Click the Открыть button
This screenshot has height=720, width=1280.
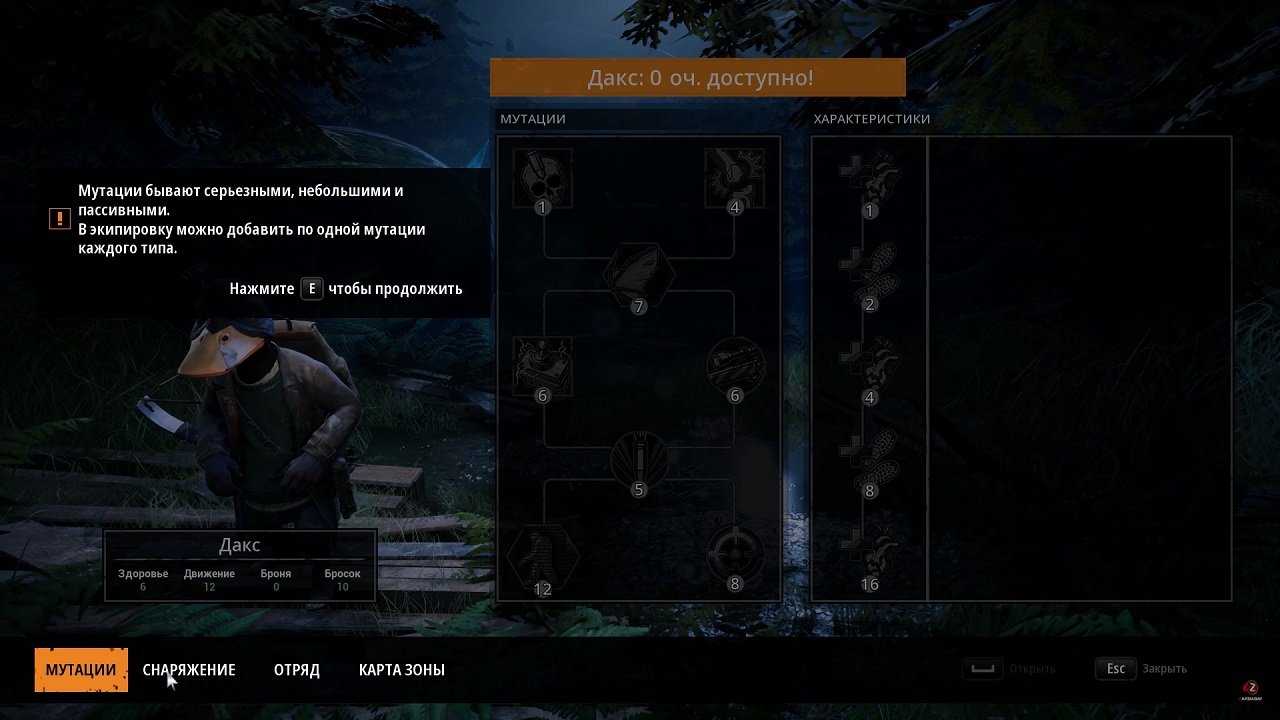[1009, 669]
